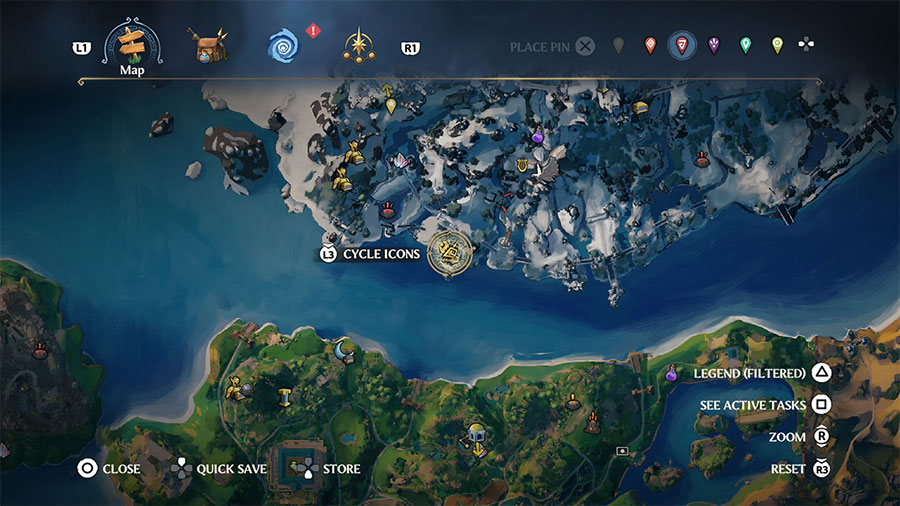Open the inventory backpack tab
The width and height of the screenshot is (900, 506).
209,45
